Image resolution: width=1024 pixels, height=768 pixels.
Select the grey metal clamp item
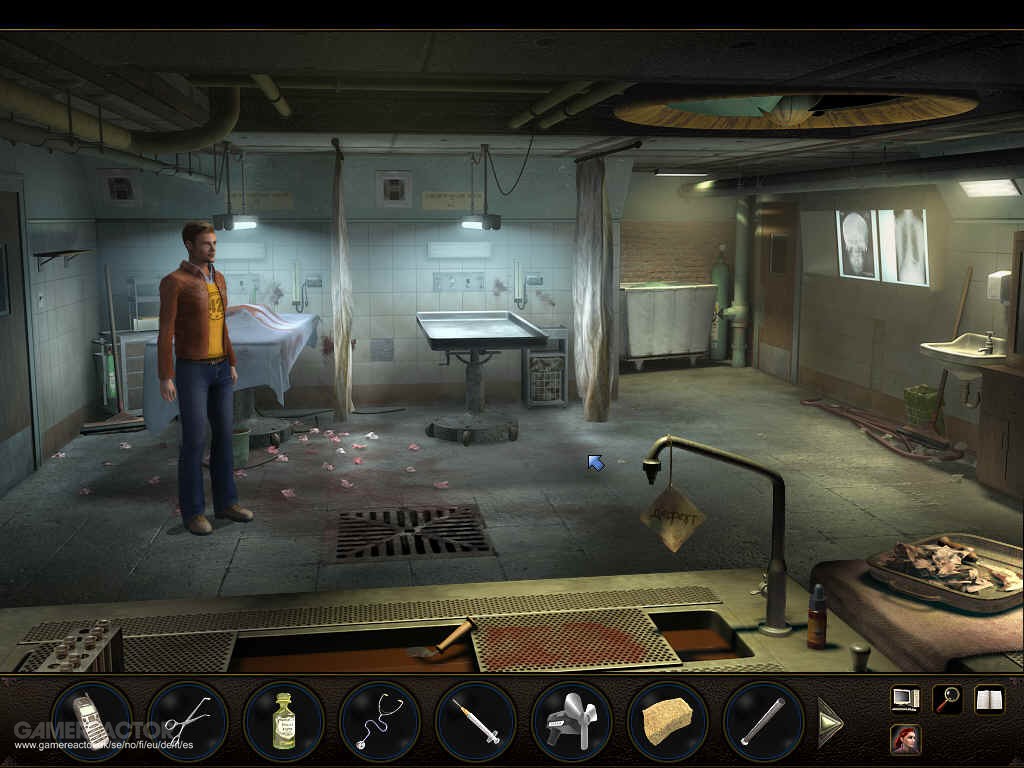point(571,720)
